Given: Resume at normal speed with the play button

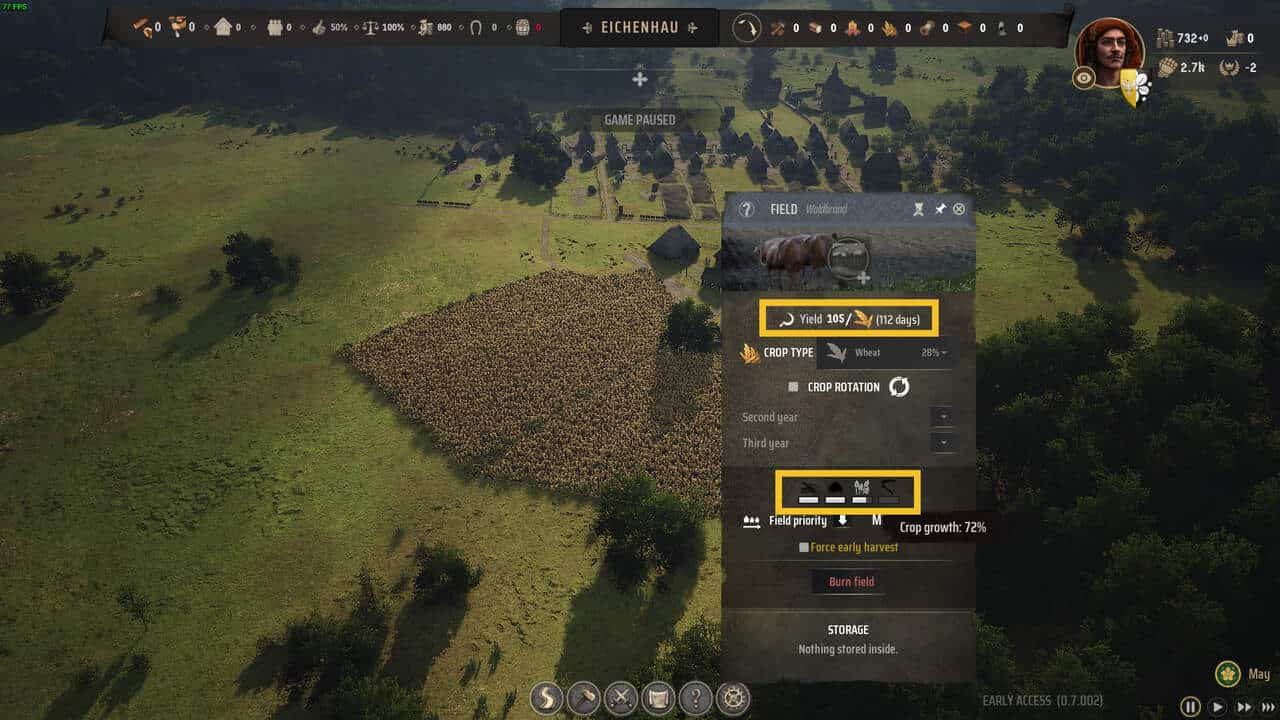Looking at the screenshot, I should click(1217, 706).
